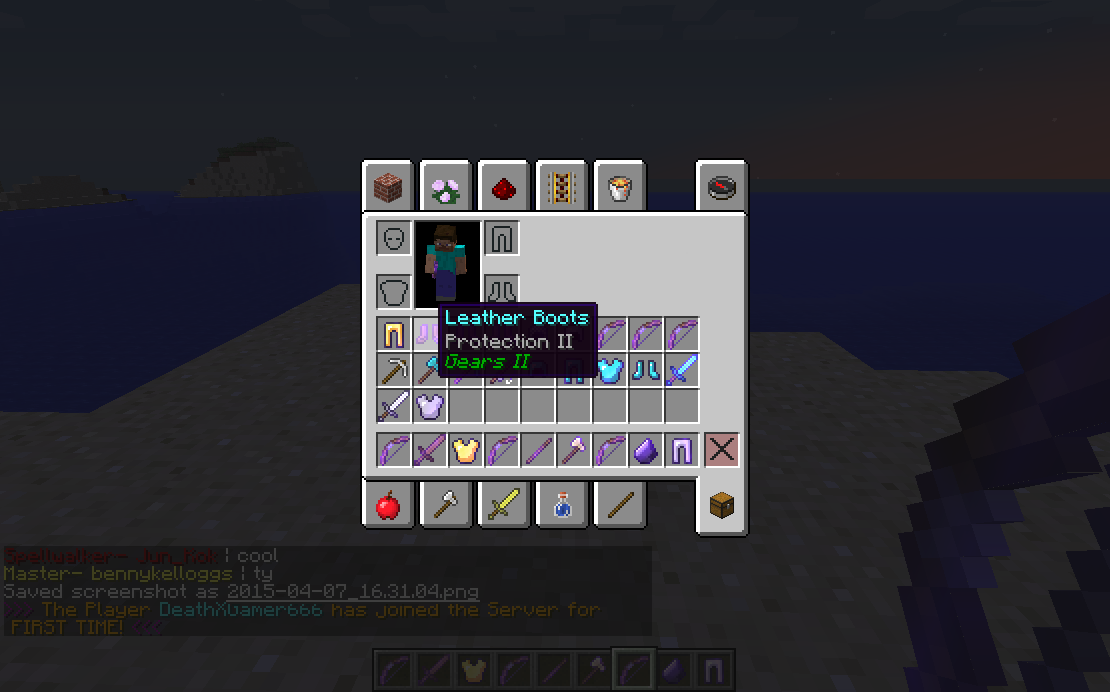Image resolution: width=1110 pixels, height=692 pixels.
Task: Switch to the Miscellaneous lava bucket tab
Action: [619, 187]
